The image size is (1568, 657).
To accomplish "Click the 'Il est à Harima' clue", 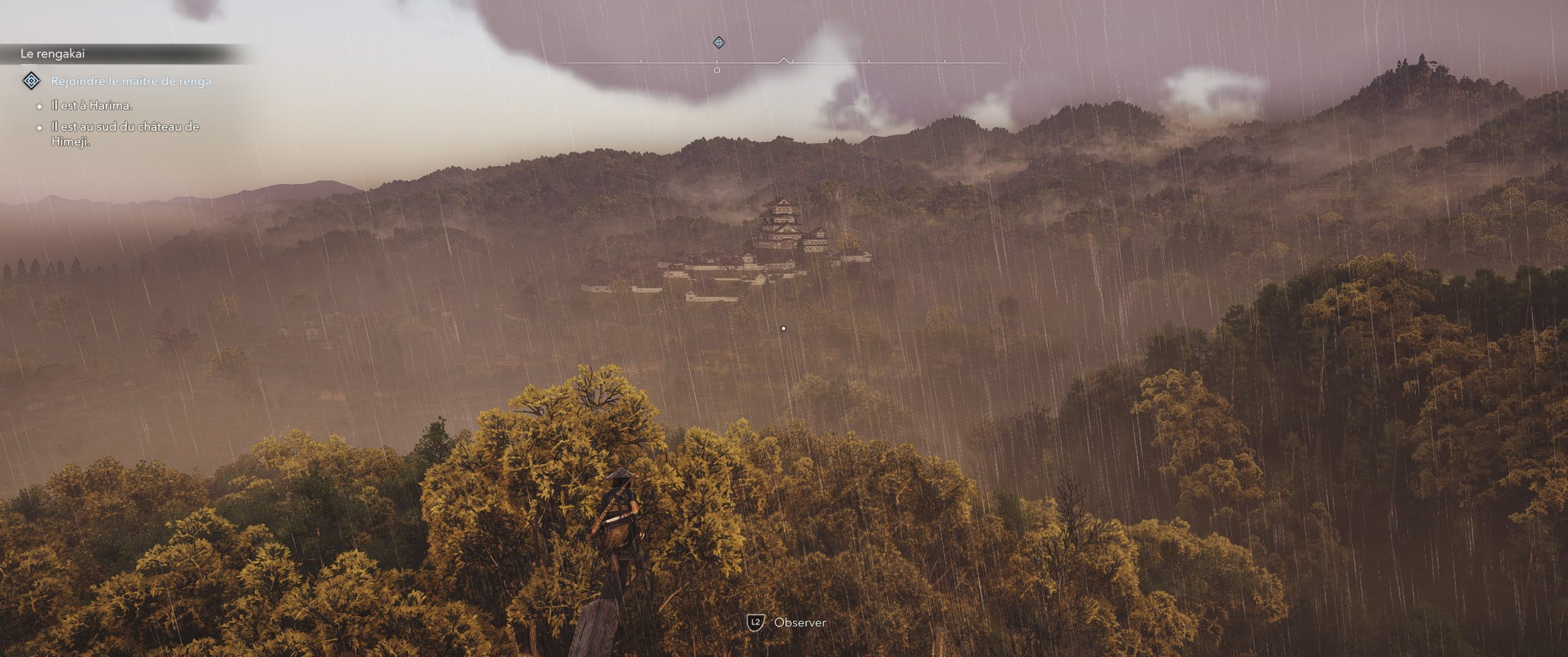I will (x=92, y=105).
